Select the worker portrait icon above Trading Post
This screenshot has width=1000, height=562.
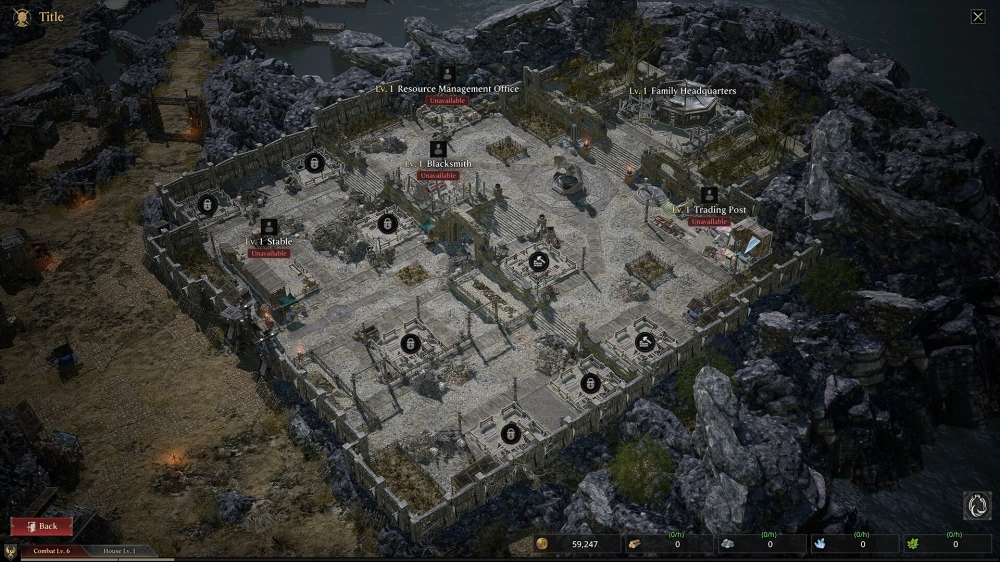click(x=709, y=194)
